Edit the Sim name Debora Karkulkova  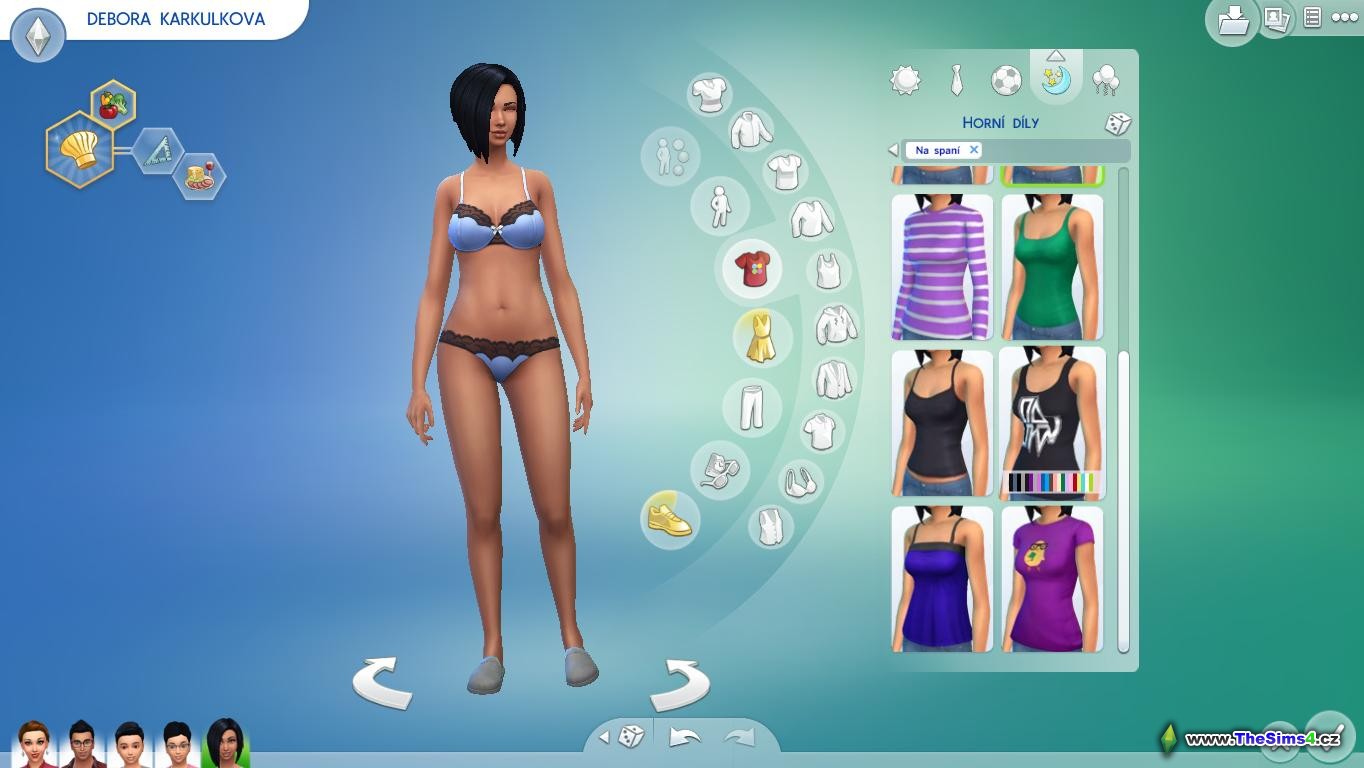tap(176, 19)
